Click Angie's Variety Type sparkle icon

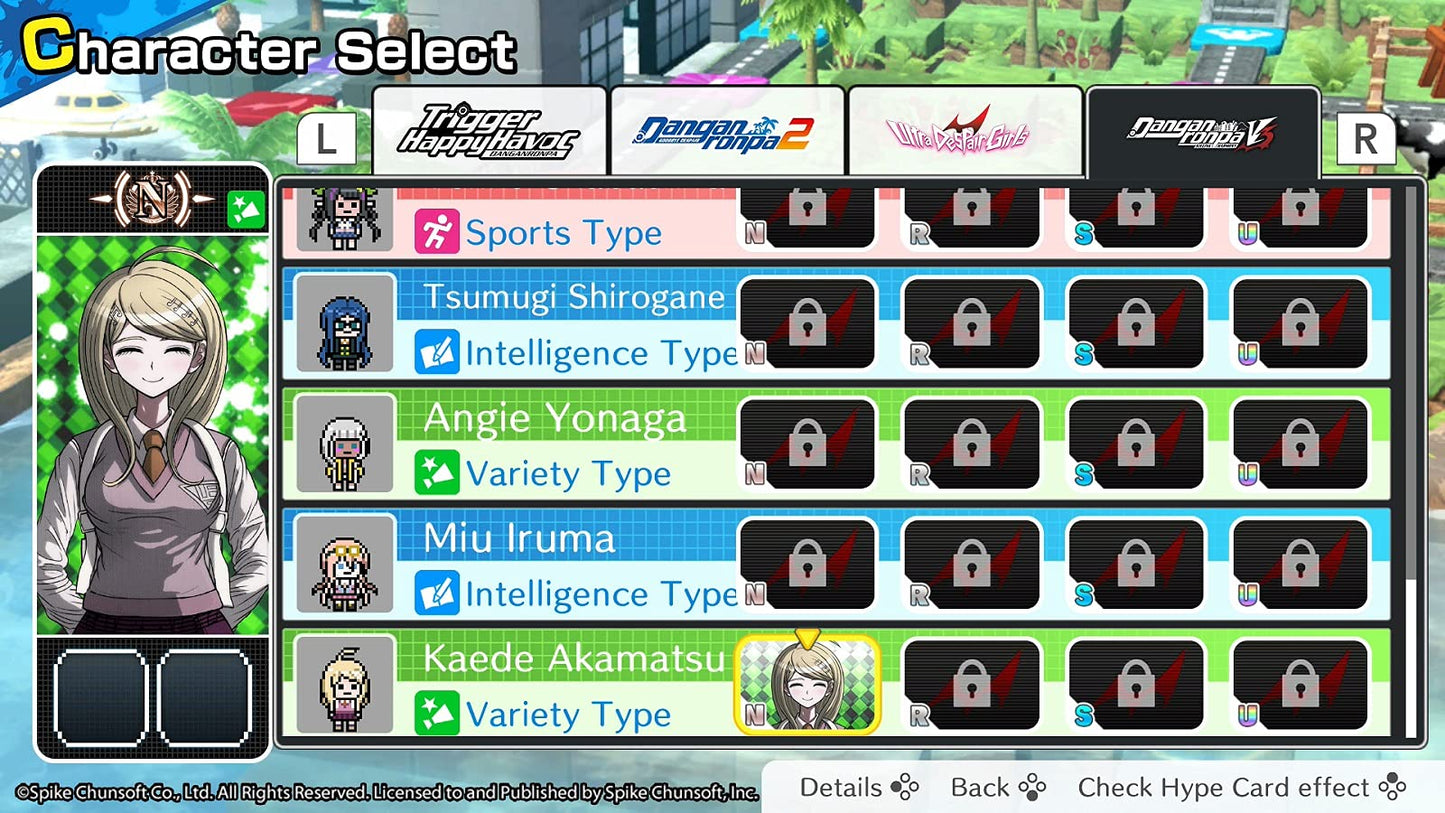pyautogui.click(x=438, y=473)
